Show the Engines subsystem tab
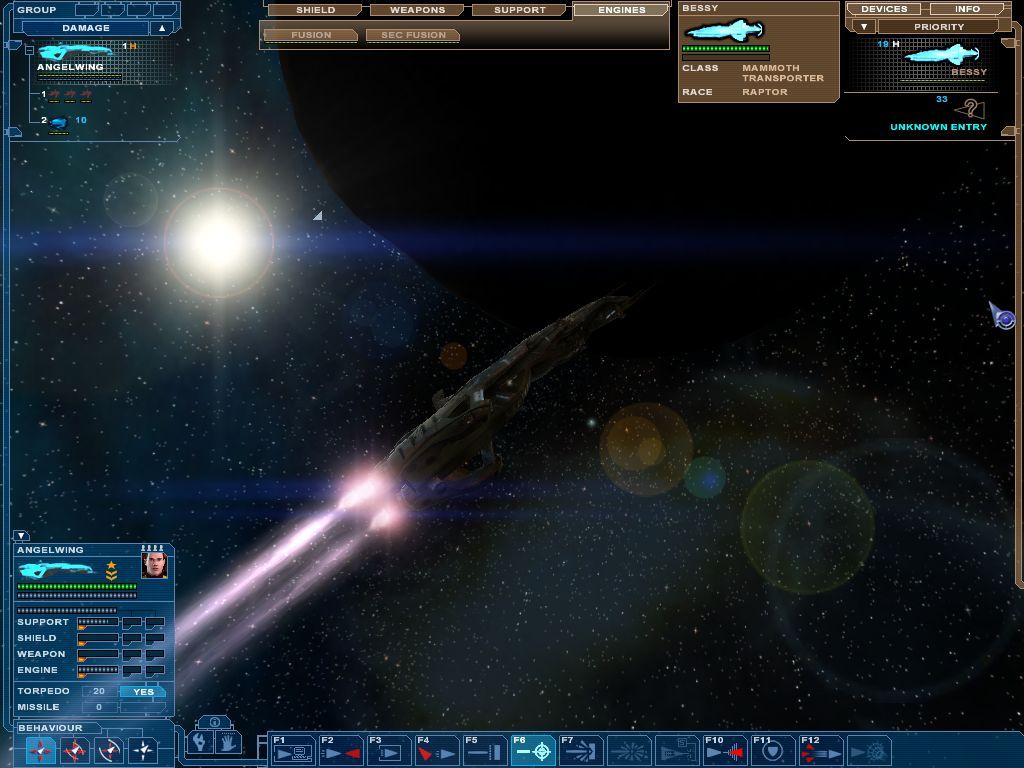Viewport: 1024px width, 768px height. click(x=621, y=10)
